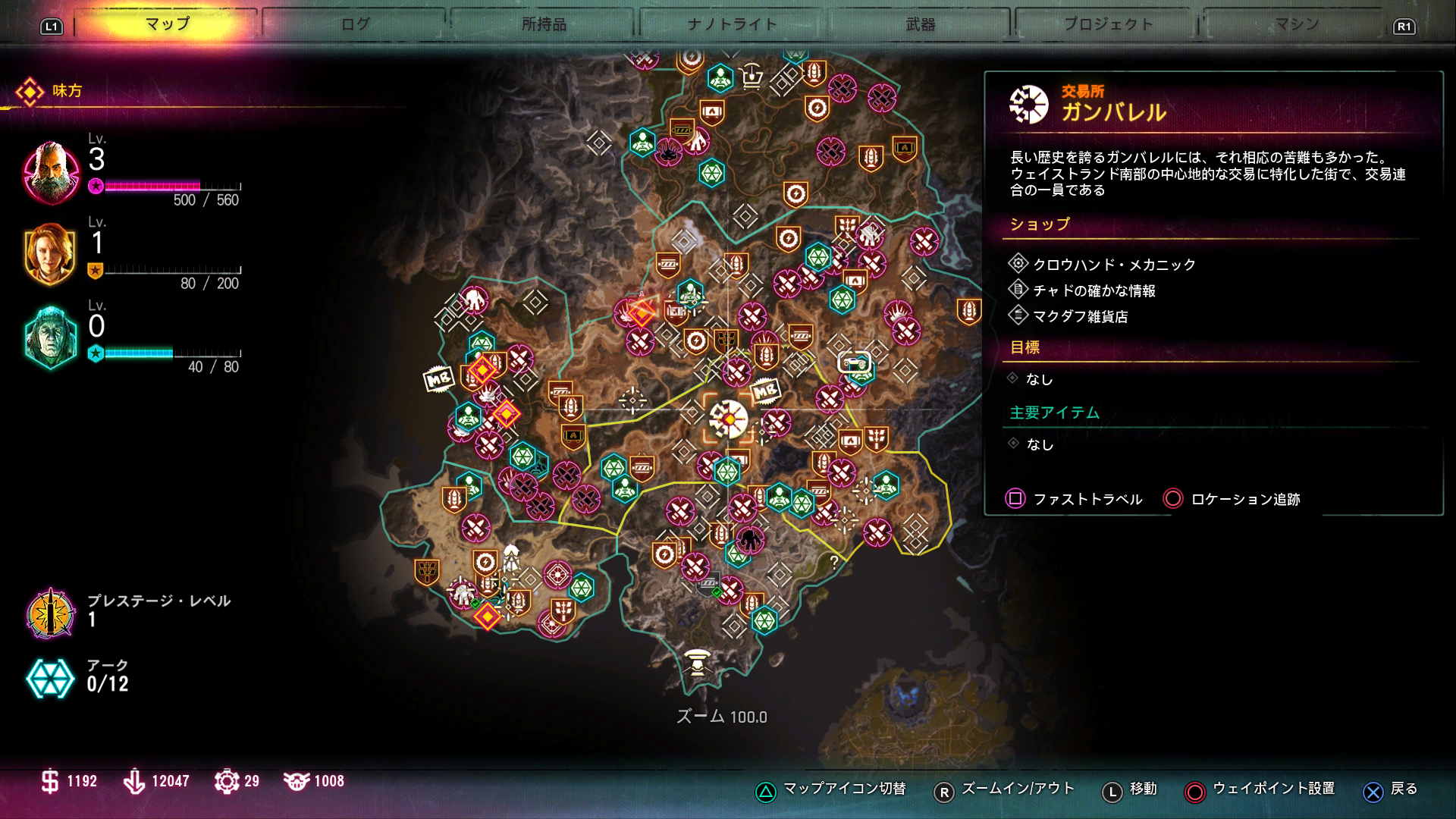
Task: Select the マクダフ雑貨店 shop entry
Action: pyautogui.click(x=1080, y=316)
